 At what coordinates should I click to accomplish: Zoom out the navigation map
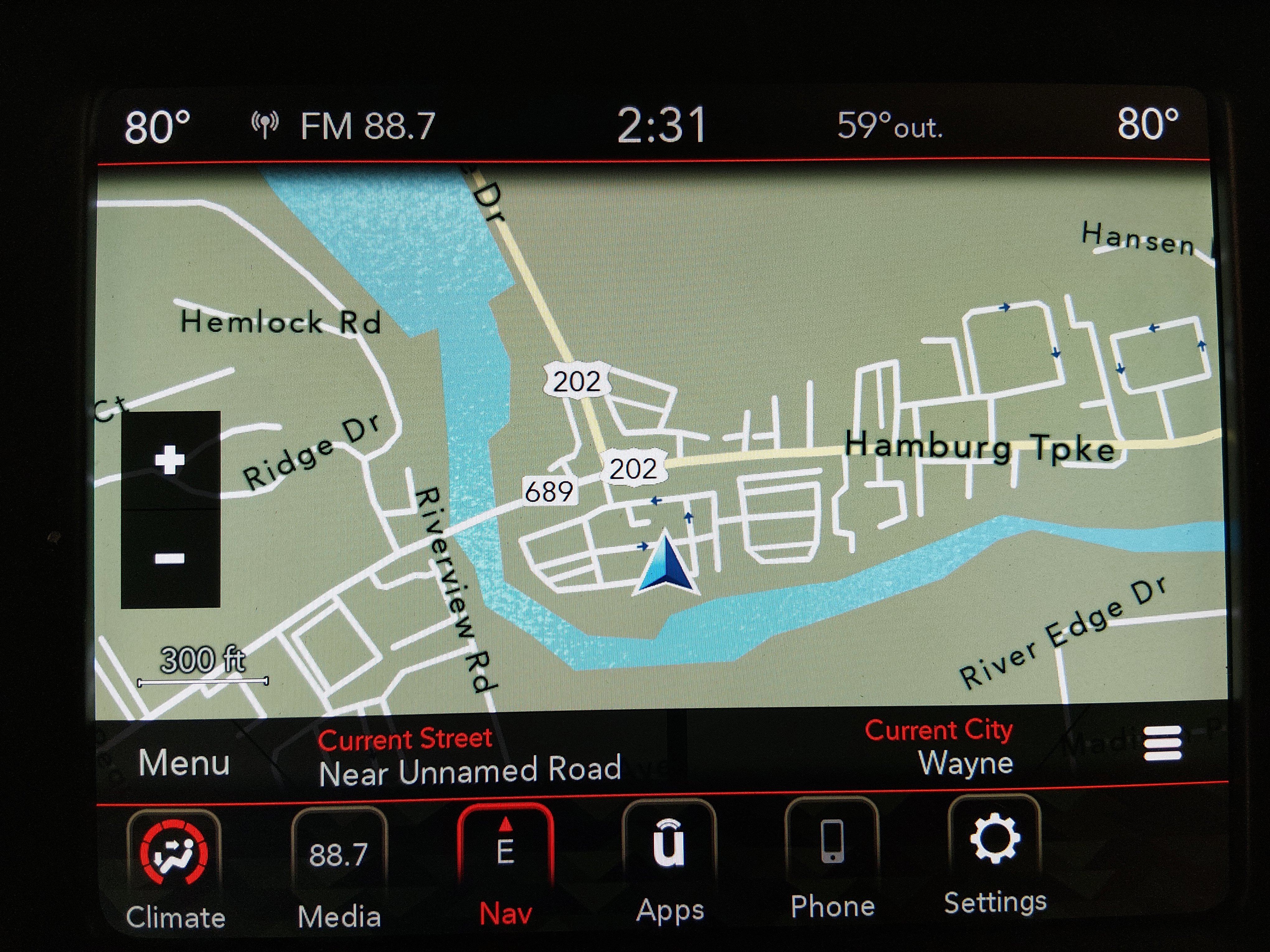point(170,558)
